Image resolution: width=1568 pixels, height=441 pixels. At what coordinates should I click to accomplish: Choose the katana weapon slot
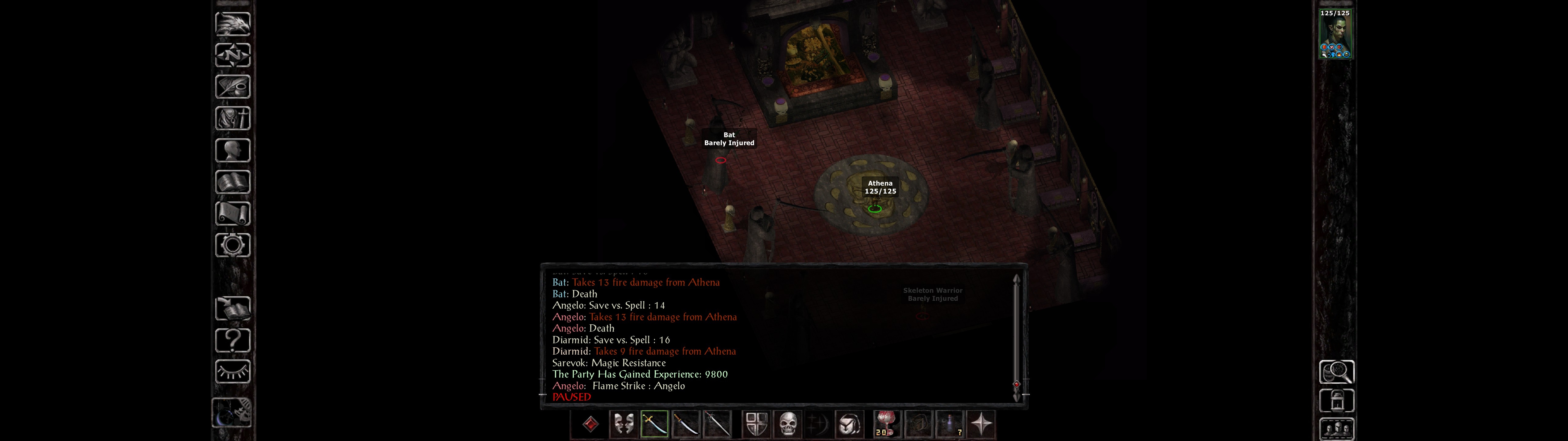686,424
